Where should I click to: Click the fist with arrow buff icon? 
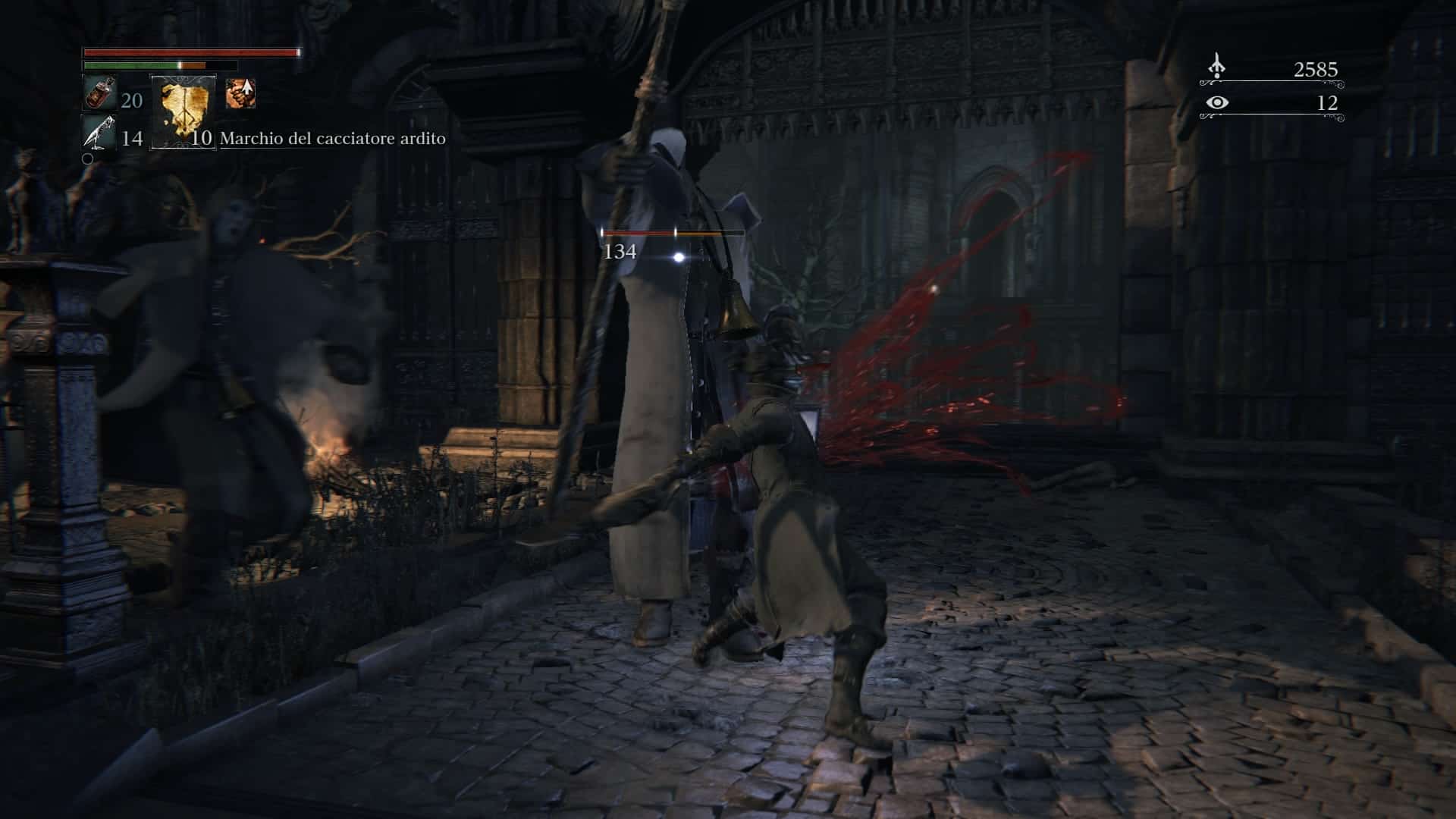coord(240,94)
